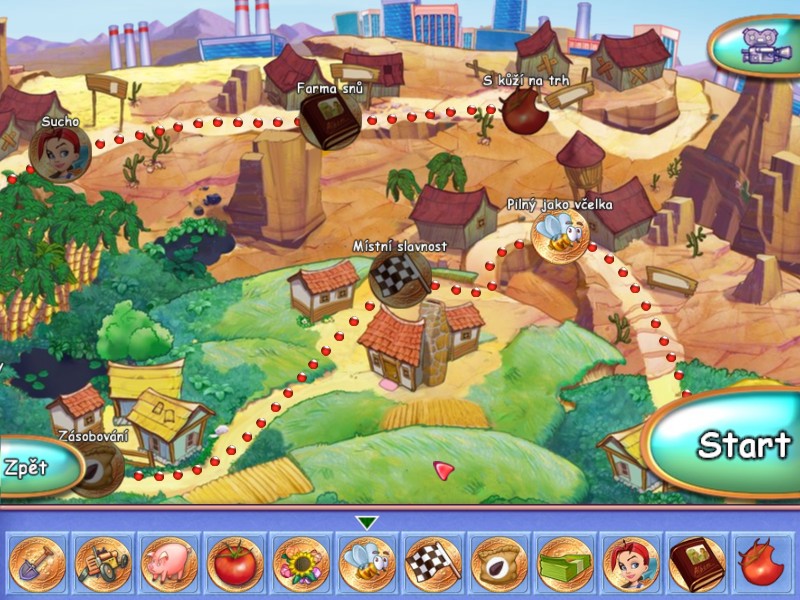Select the sunflower icon

[x=301, y=561]
